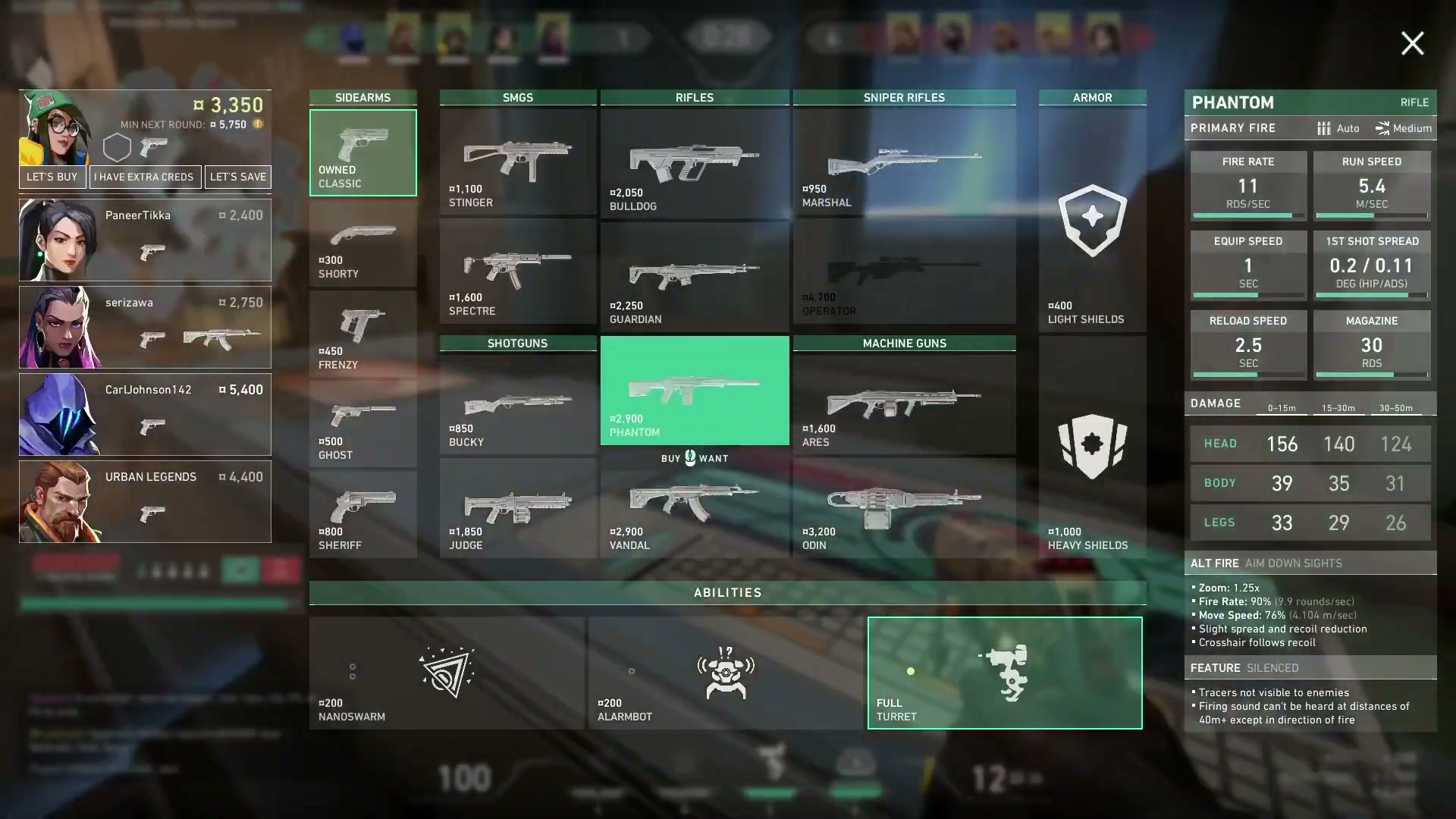Purchase the Marshal sniper rifle
Viewport: 1456px width, 819px height.
point(904,161)
